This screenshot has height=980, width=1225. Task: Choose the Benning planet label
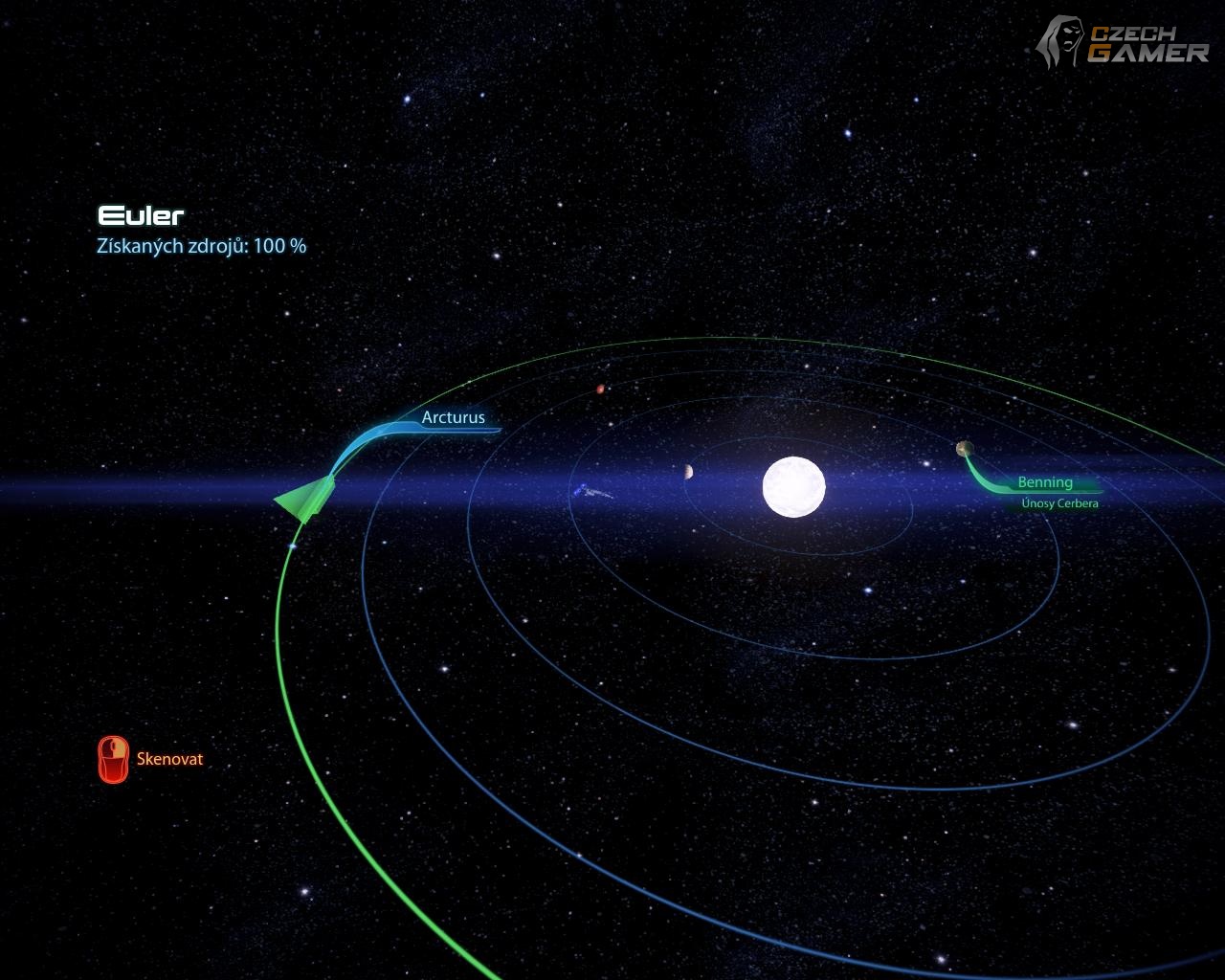coord(1044,482)
